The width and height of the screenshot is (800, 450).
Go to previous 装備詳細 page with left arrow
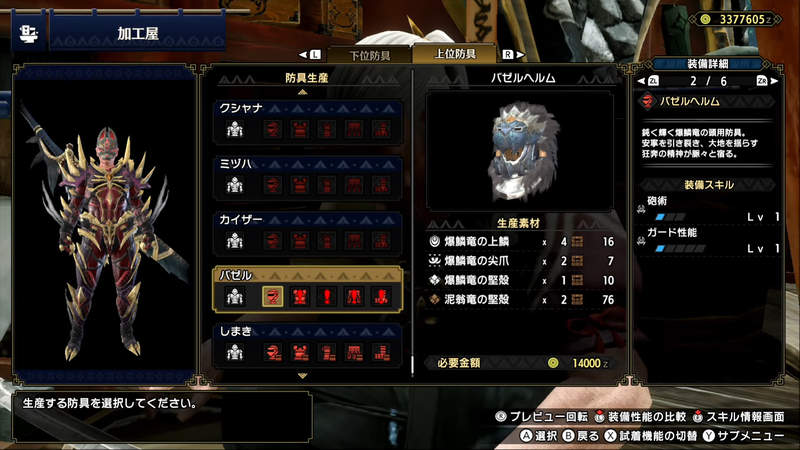pyautogui.click(x=640, y=81)
